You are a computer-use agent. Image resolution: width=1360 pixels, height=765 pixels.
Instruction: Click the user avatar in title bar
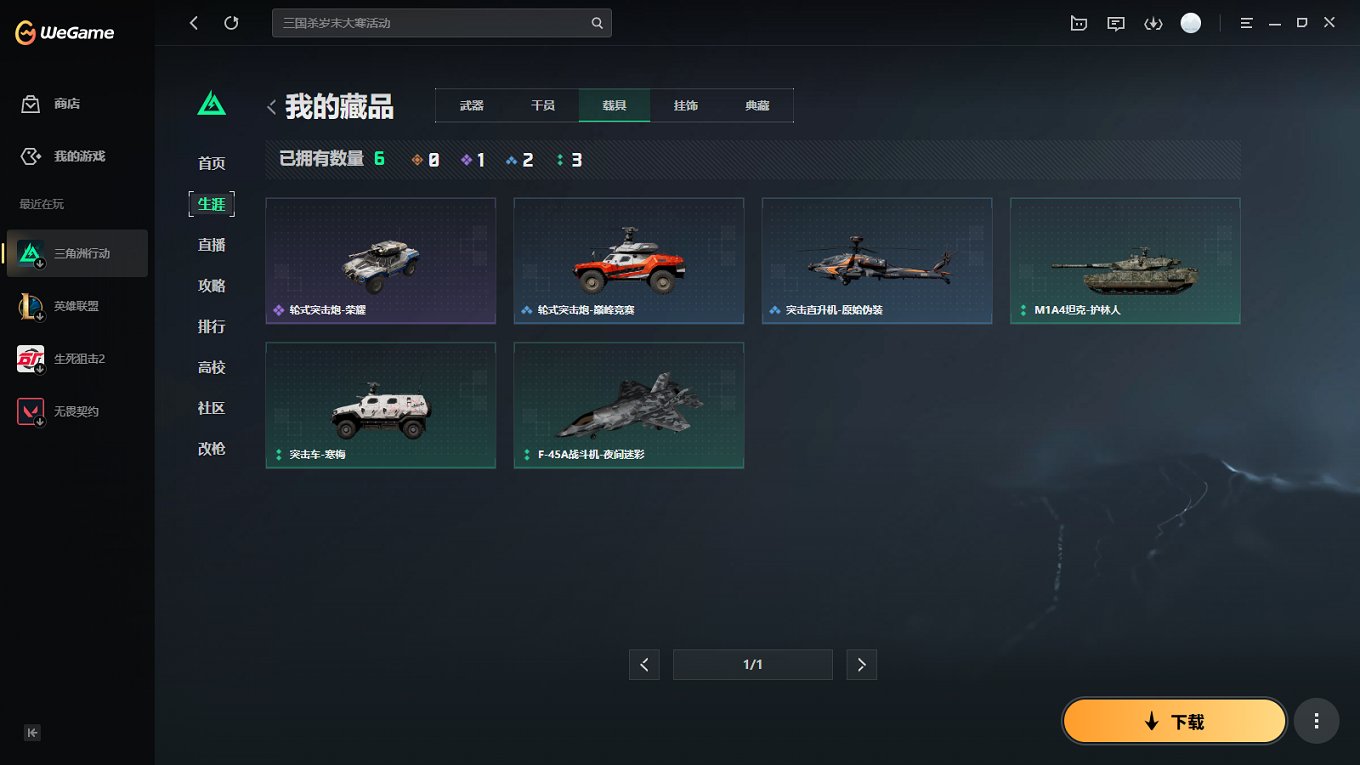(1190, 22)
